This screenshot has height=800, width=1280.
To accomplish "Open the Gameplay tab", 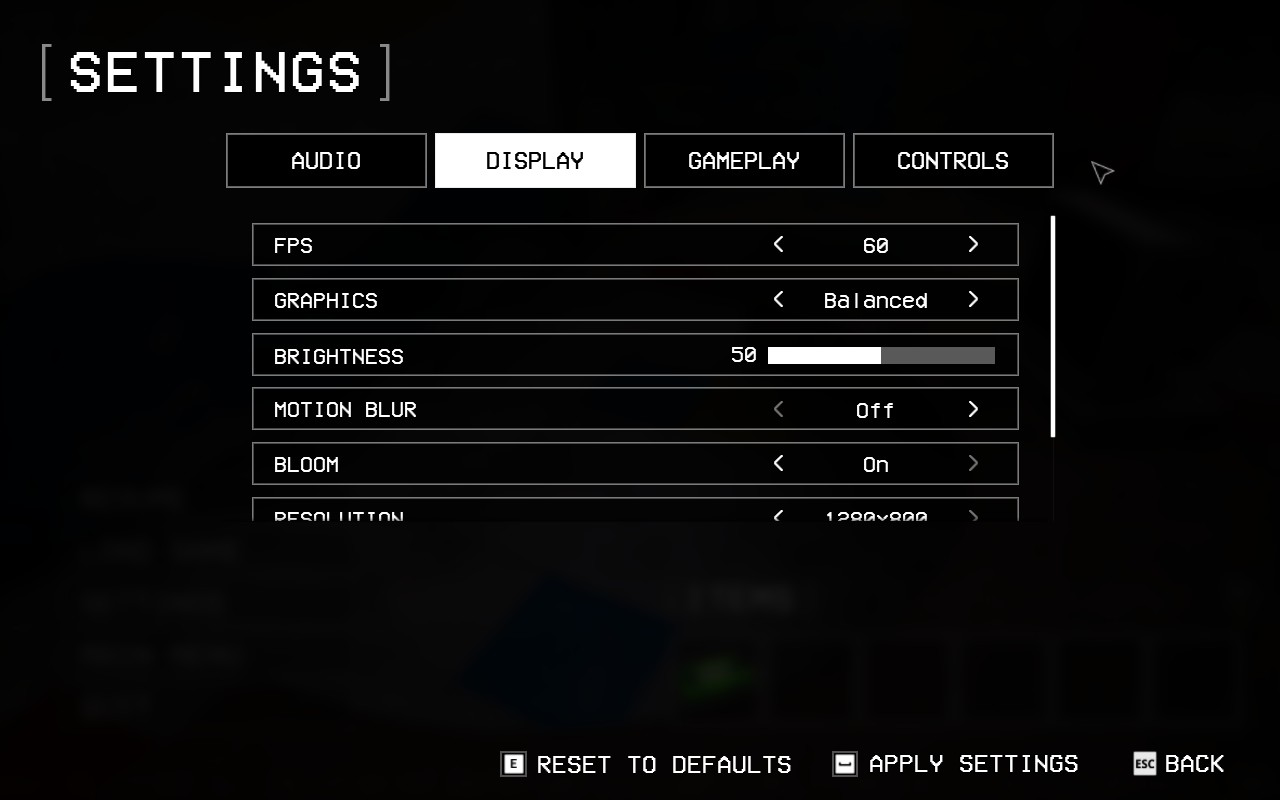I will (744, 161).
